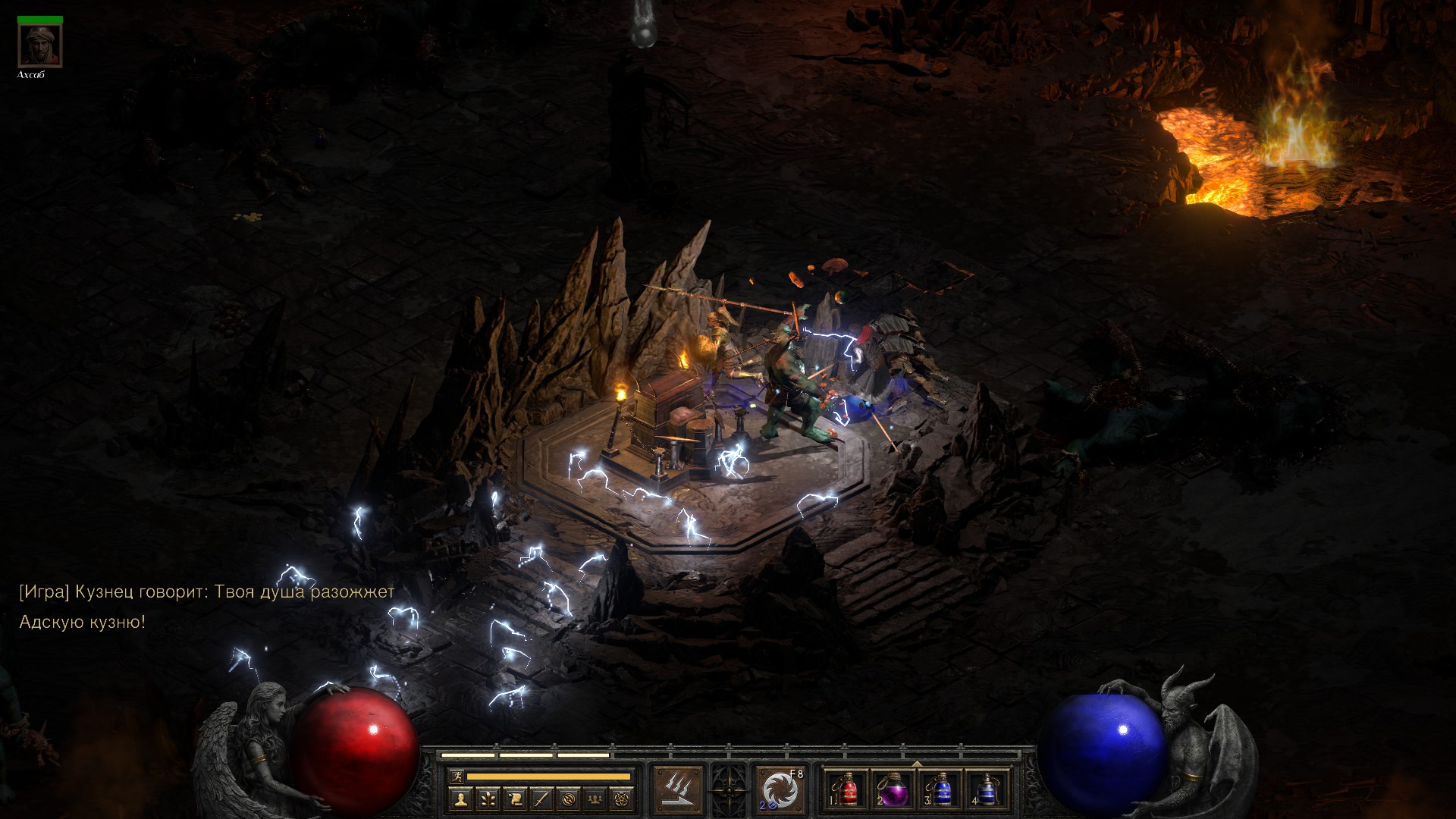The image size is (1456, 819).
Task: Select the right-click skill bound to F8
Action: coord(780,790)
